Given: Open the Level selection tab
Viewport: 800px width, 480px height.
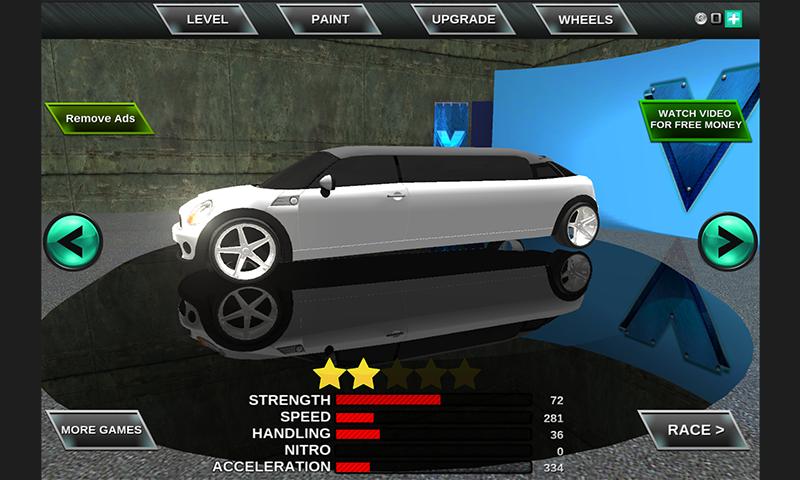Looking at the screenshot, I should (x=207, y=19).
